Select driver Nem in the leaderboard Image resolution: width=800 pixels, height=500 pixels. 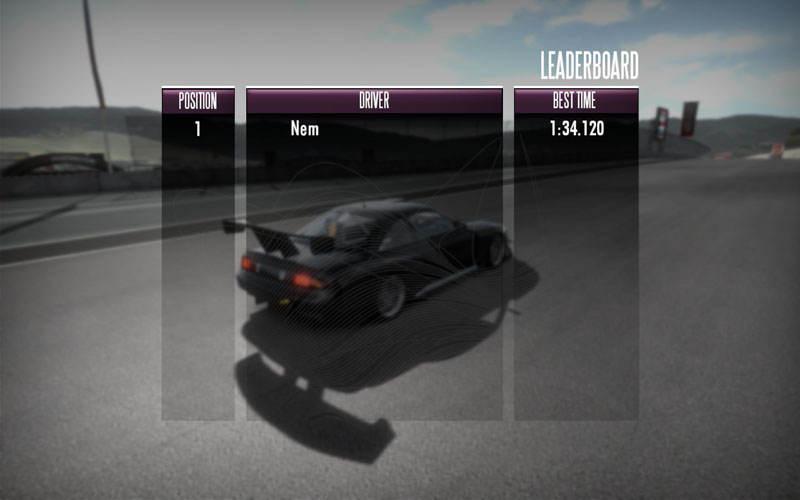[305, 128]
